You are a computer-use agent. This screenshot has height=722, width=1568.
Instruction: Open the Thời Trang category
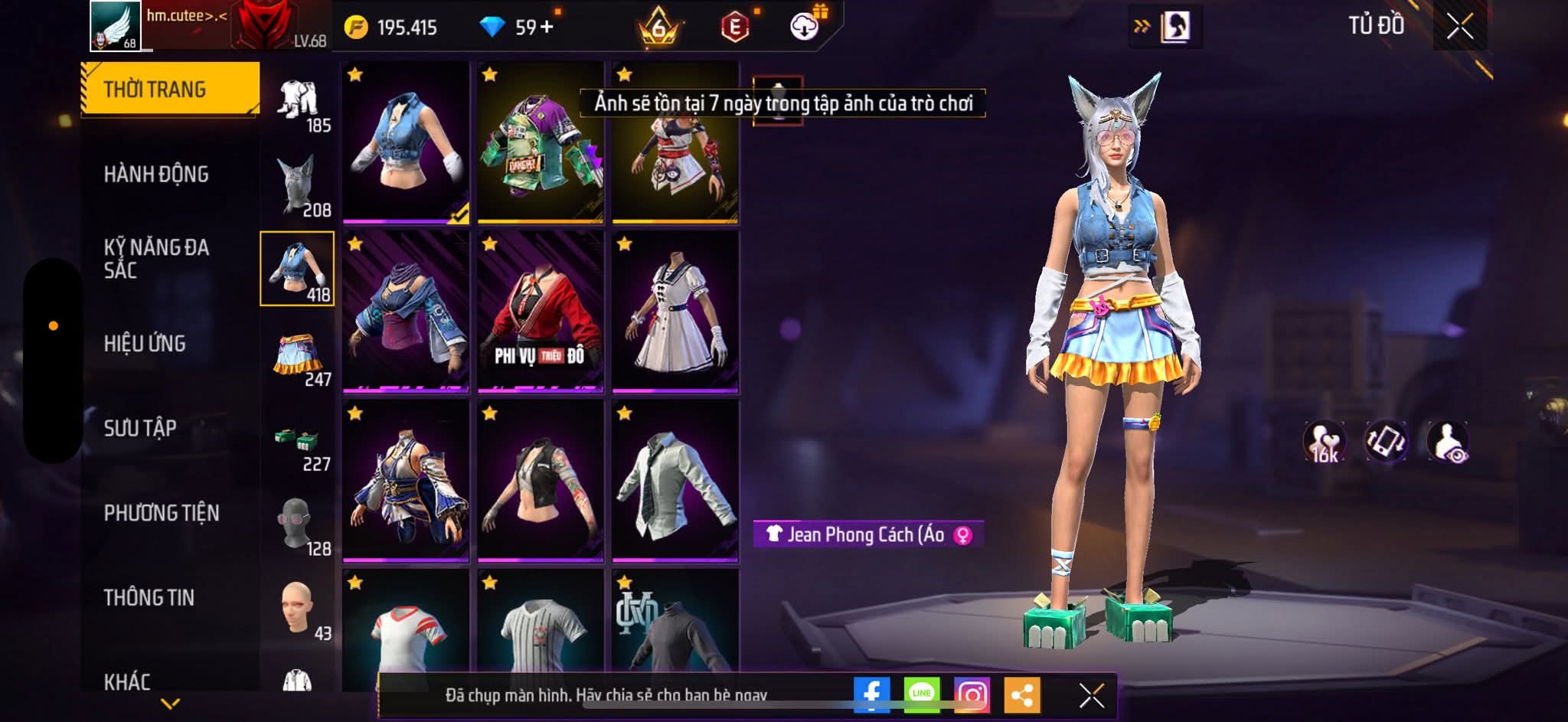[170, 89]
